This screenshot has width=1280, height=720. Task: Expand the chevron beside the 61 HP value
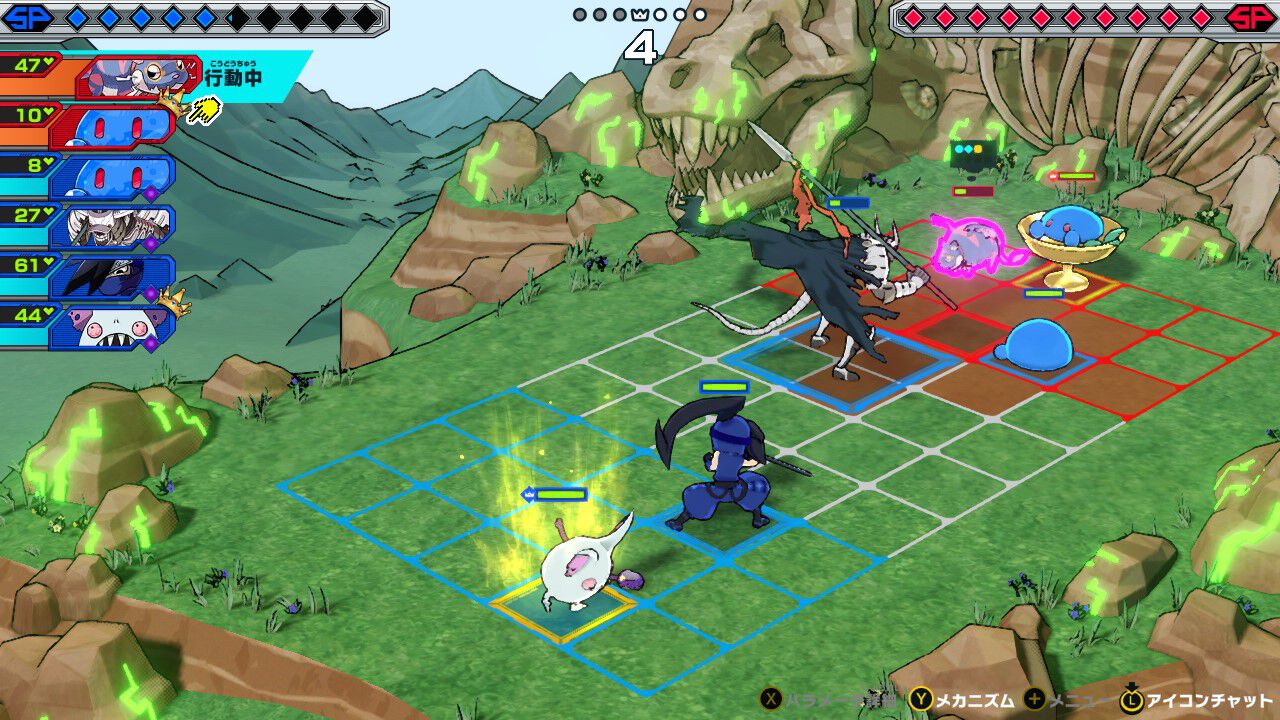click(x=49, y=260)
